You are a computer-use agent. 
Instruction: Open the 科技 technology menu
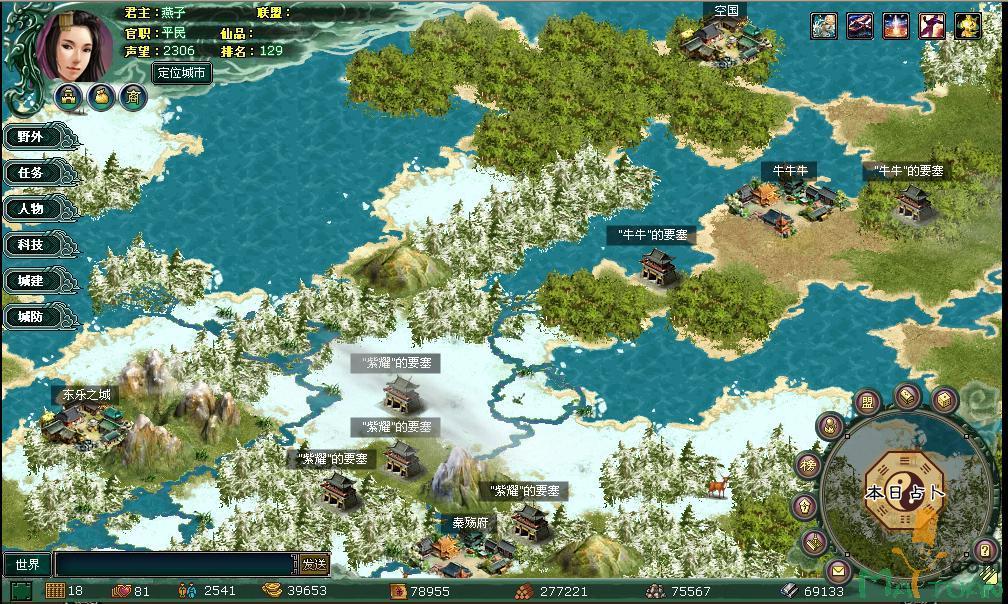[x=31, y=245]
